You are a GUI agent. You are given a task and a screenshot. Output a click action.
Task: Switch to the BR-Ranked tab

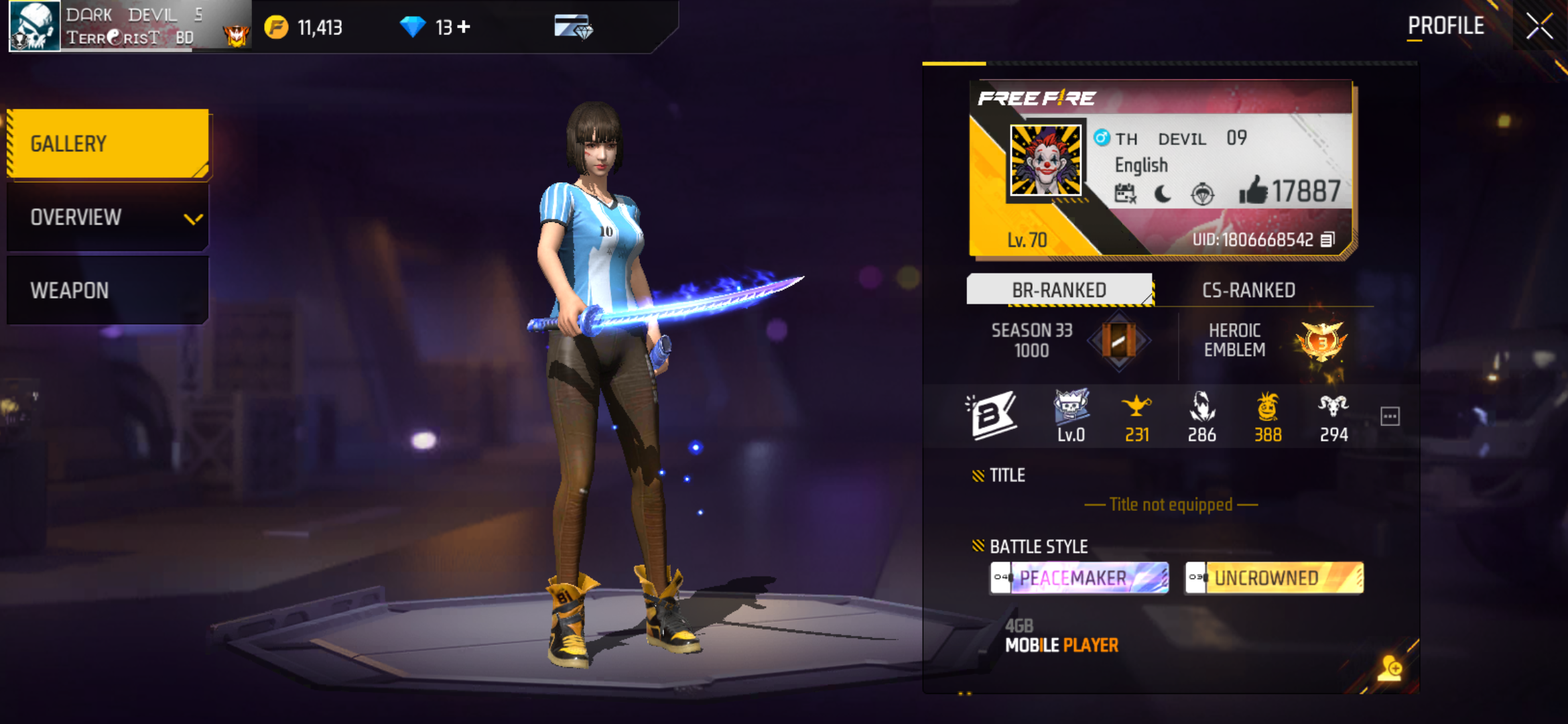point(1059,290)
